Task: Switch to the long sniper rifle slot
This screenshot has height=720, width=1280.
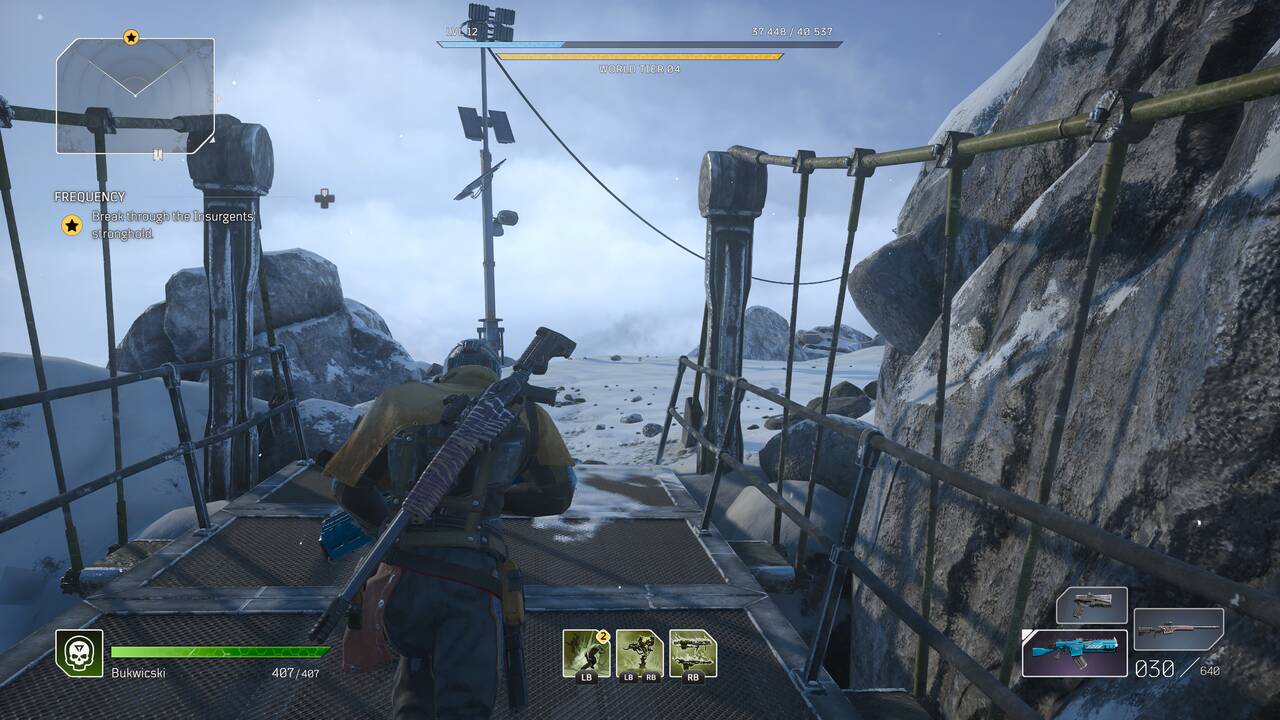Action: [1179, 629]
